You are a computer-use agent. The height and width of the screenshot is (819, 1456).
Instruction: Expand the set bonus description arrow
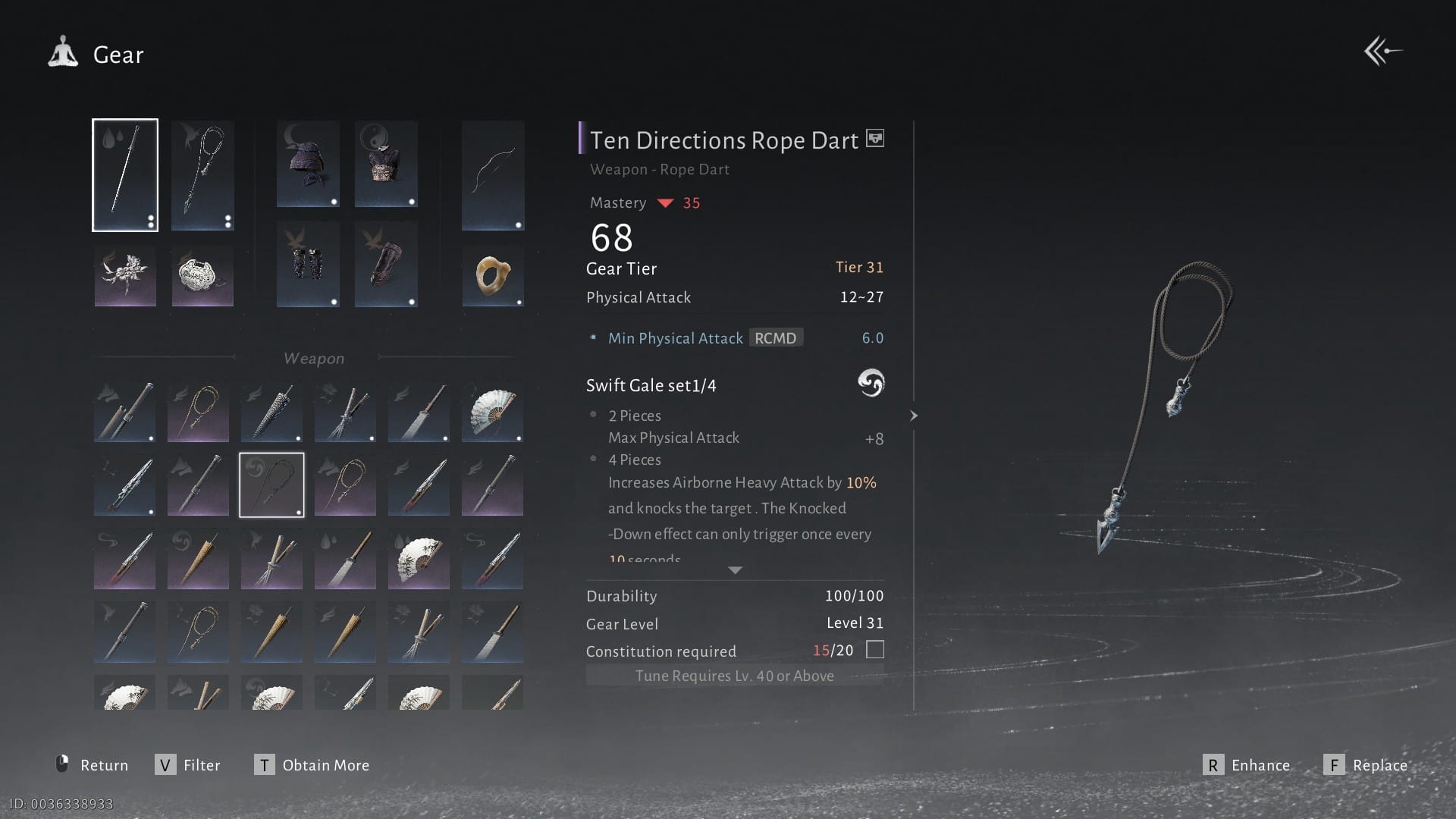click(735, 570)
